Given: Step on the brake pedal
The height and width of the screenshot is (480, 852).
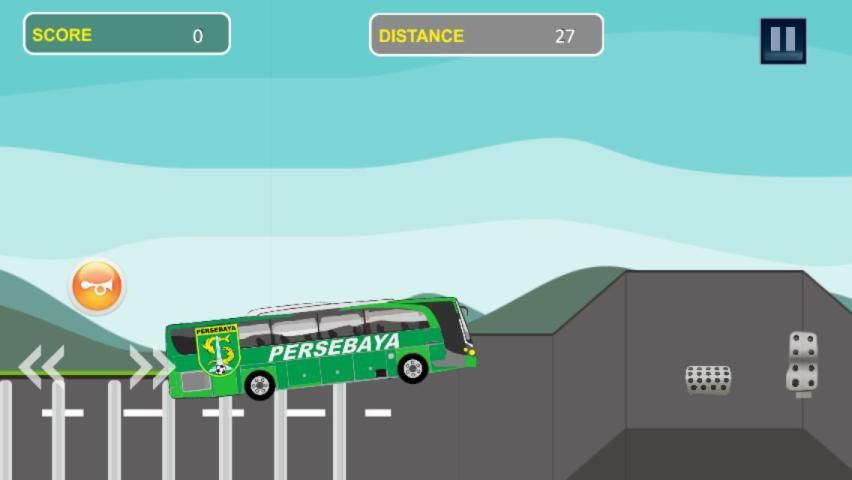Looking at the screenshot, I should pos(708,379).
